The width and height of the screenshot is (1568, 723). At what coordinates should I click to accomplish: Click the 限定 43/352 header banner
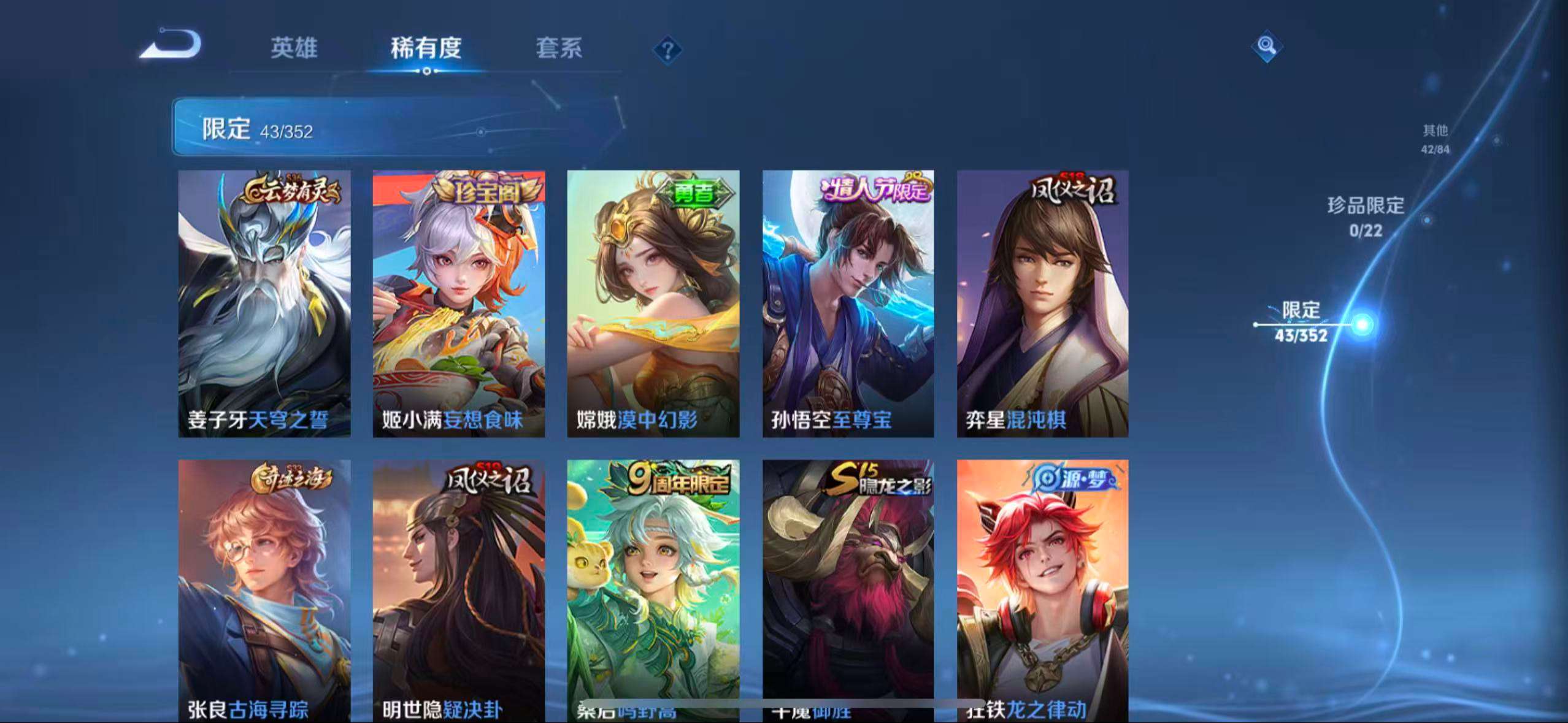coord(258,129)
